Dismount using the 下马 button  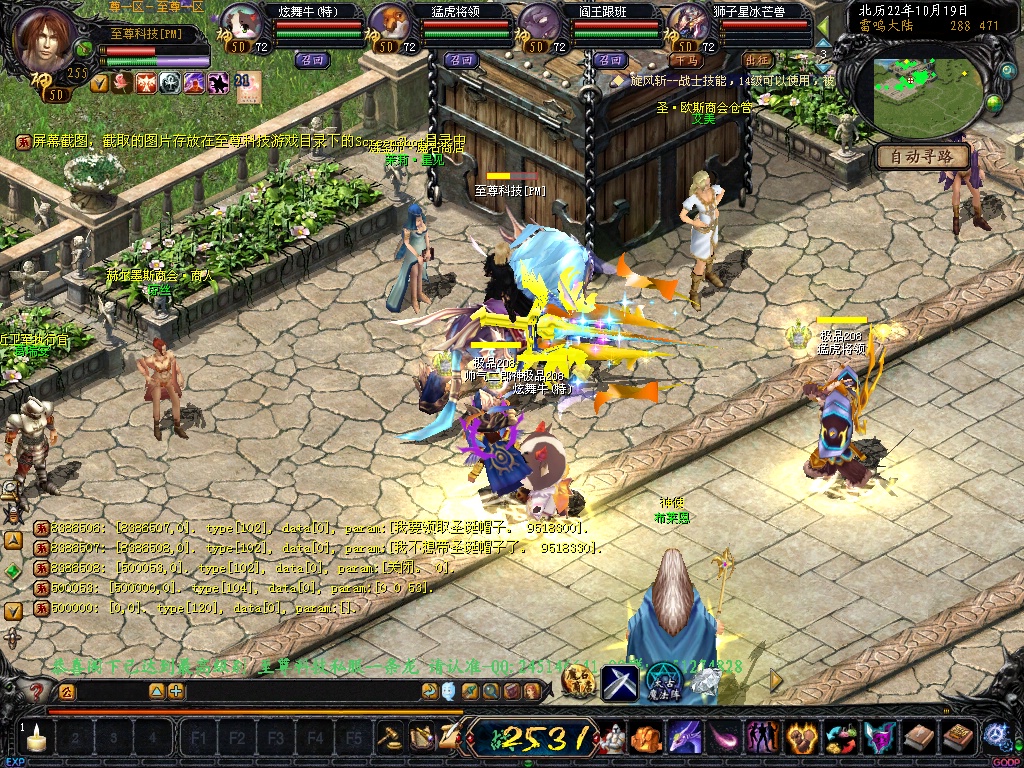click(688, 60)
